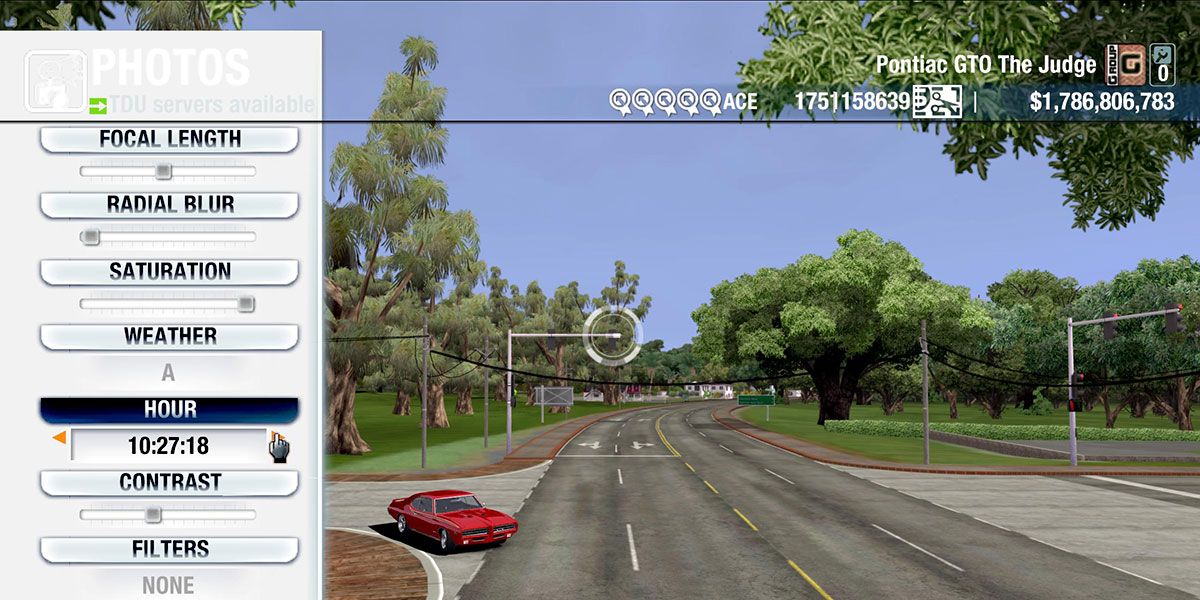Decrease hour with the left orange arrow
Image resolution: width=1200 pixels, height=600 pixels.
(60, 438)
